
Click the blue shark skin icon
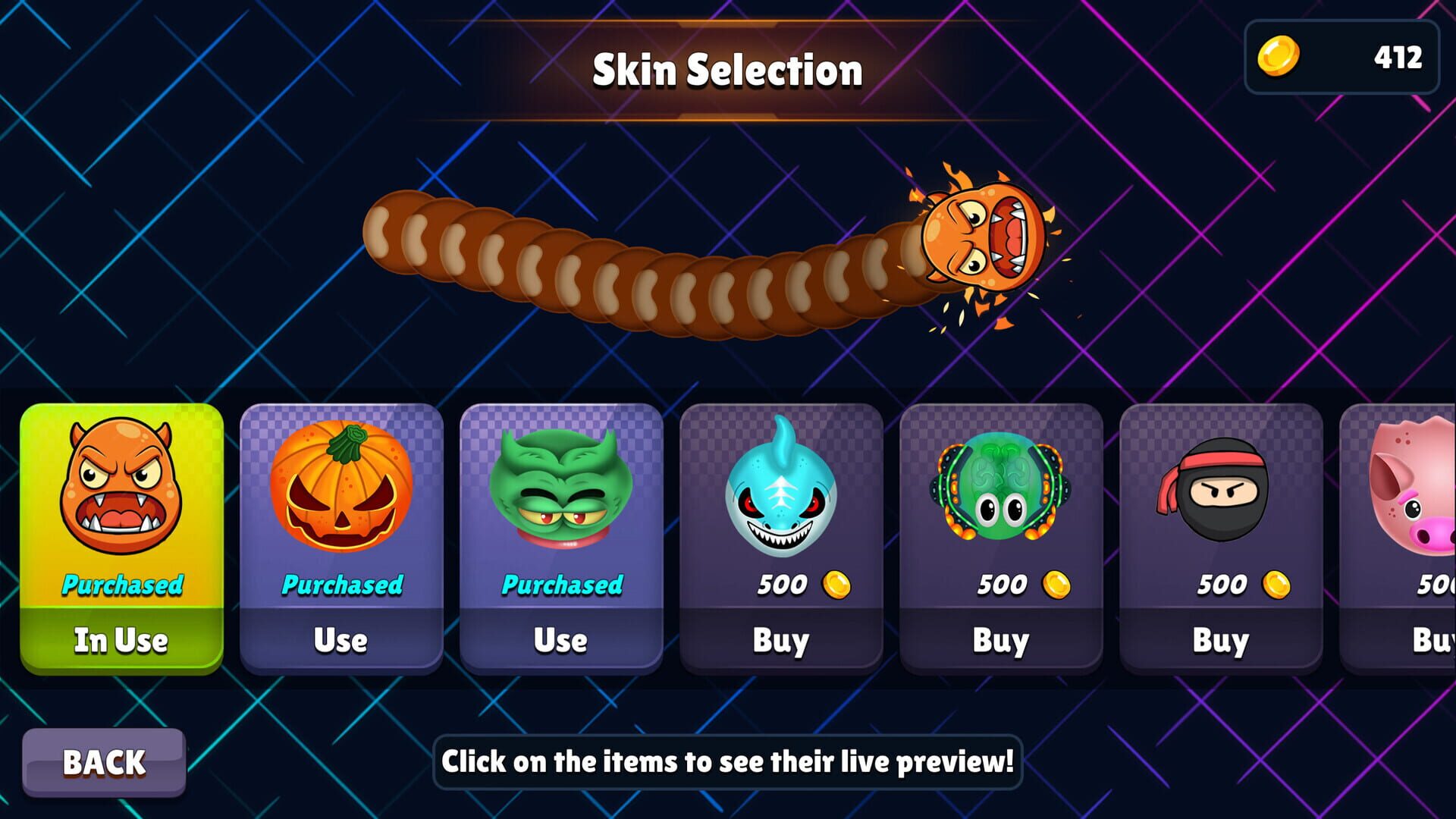coord(781,497)
